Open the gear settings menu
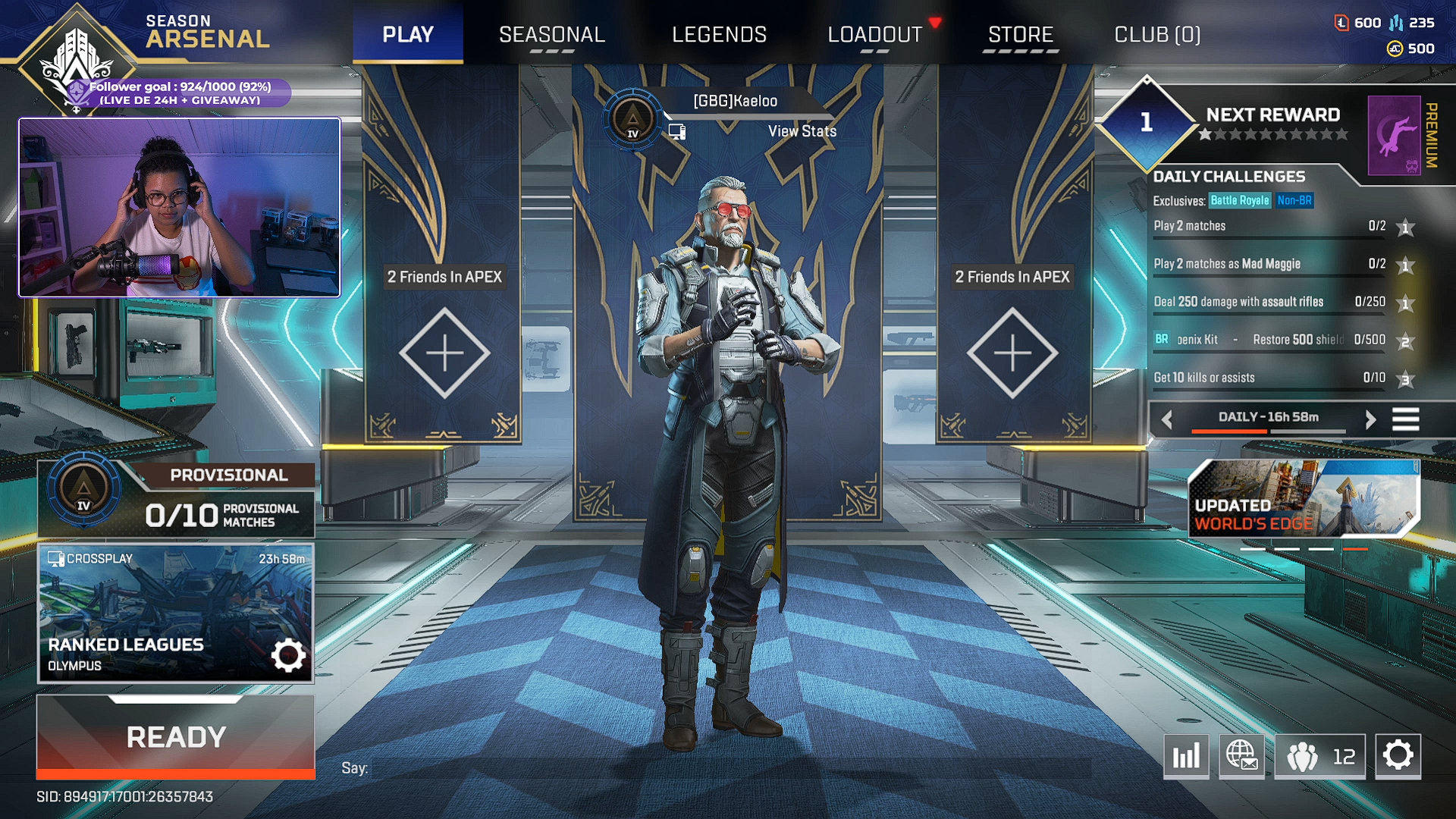 click(1398, 756)
